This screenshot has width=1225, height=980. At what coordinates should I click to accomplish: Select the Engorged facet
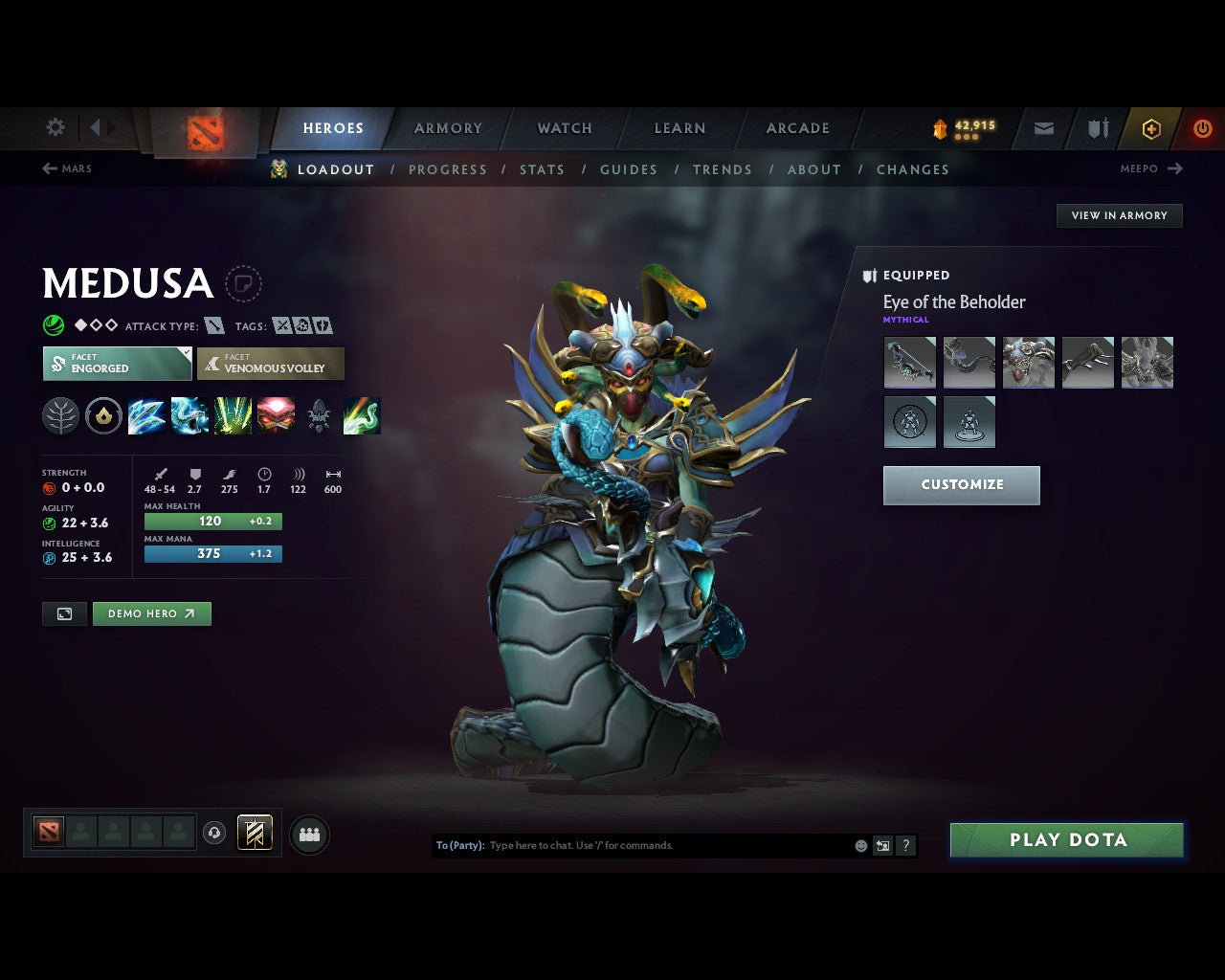click(x=117, y=364)
